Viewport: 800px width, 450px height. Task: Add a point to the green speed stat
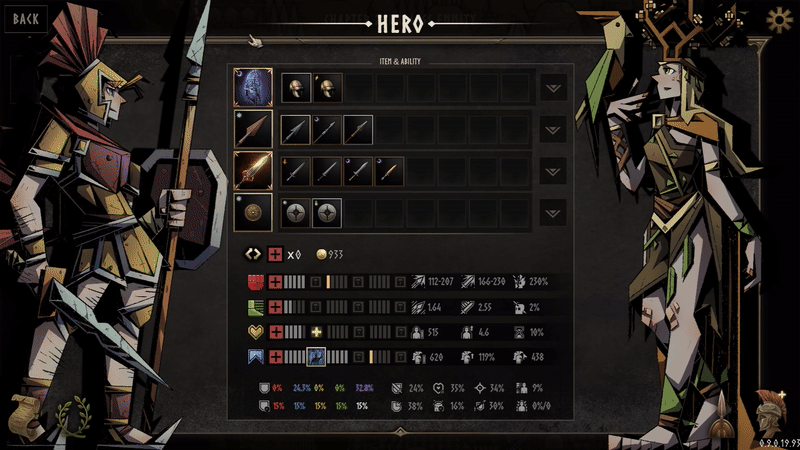(276, 307)
